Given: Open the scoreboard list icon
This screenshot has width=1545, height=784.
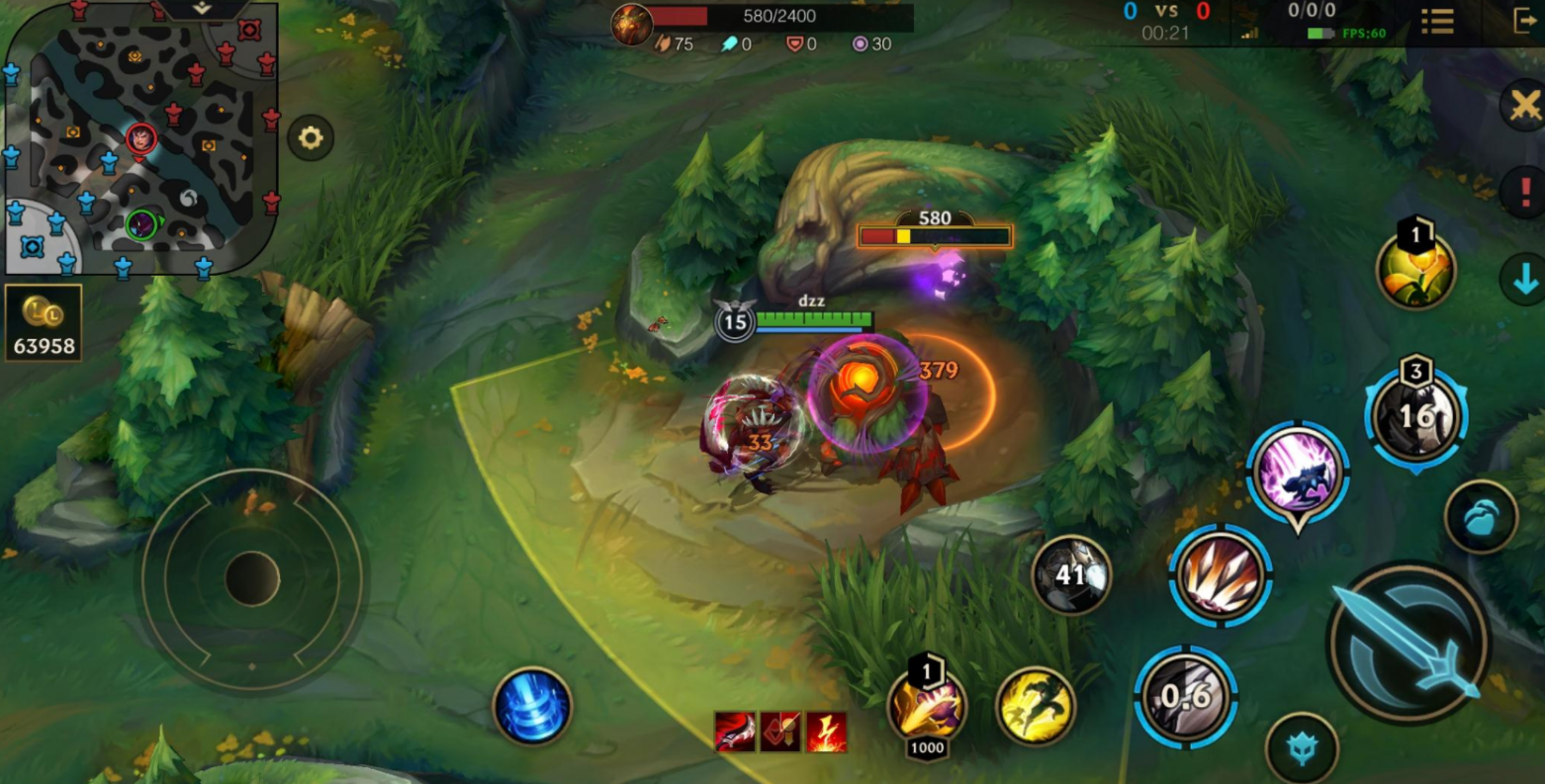Looking at the screenshot, I should pos(1437,21).
